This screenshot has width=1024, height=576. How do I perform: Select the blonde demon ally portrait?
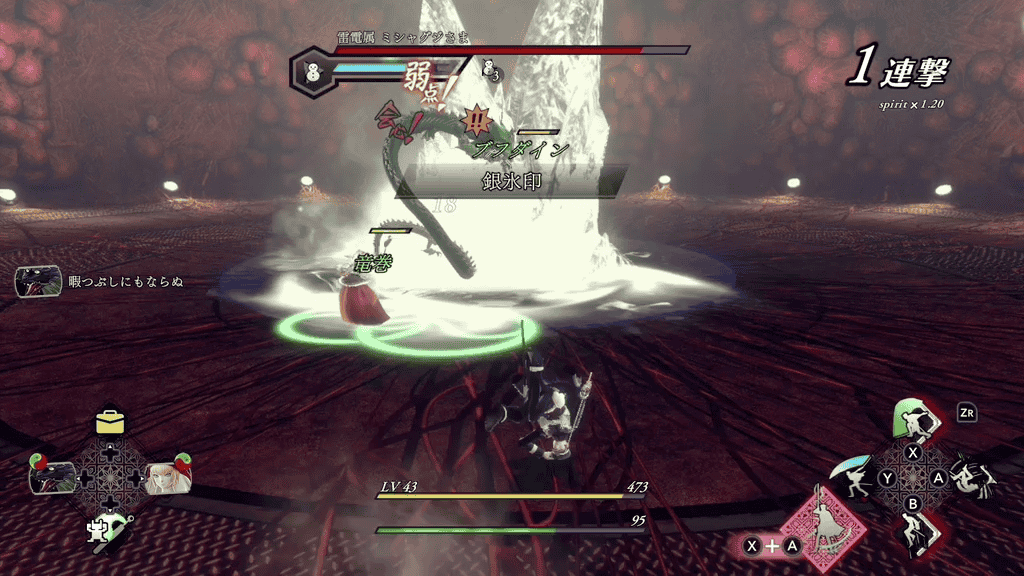click(167, 477)
